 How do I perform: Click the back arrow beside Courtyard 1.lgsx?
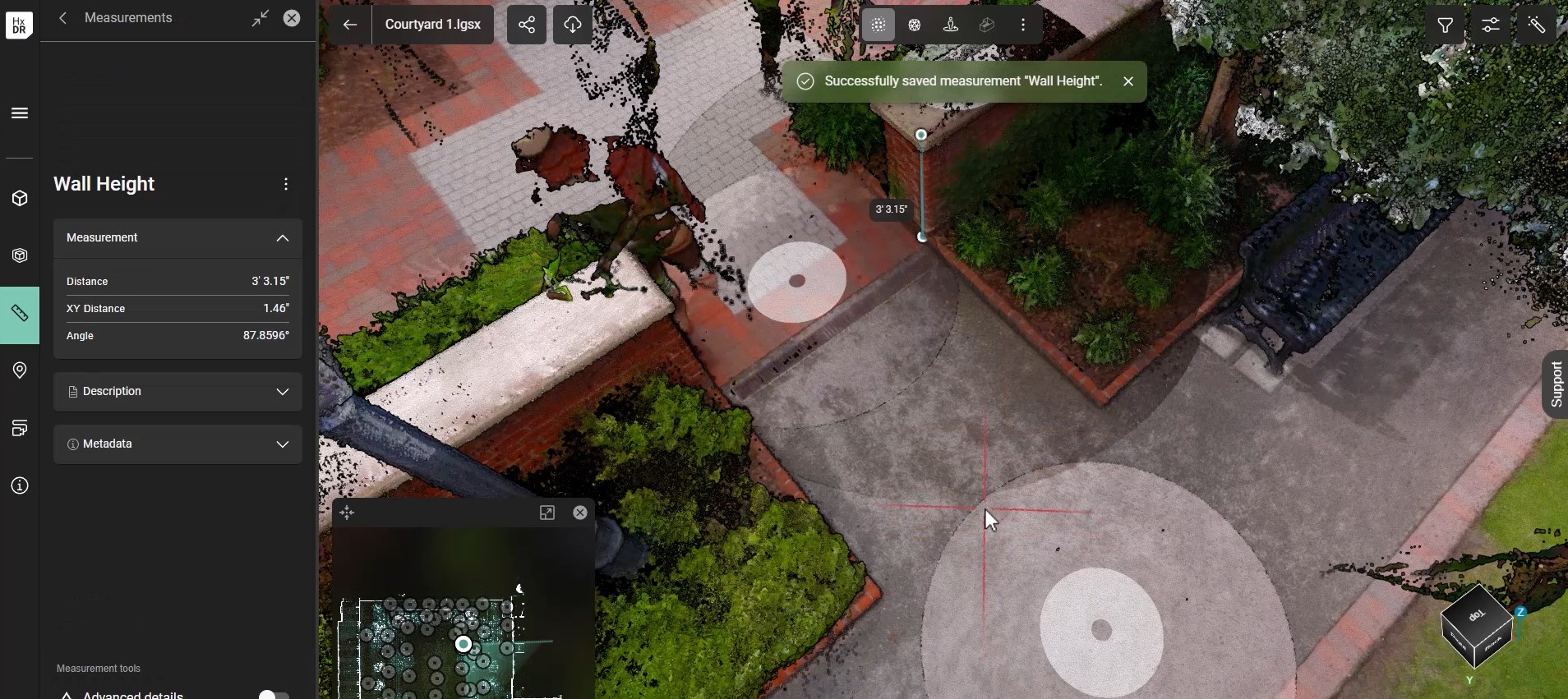(349, 25)
